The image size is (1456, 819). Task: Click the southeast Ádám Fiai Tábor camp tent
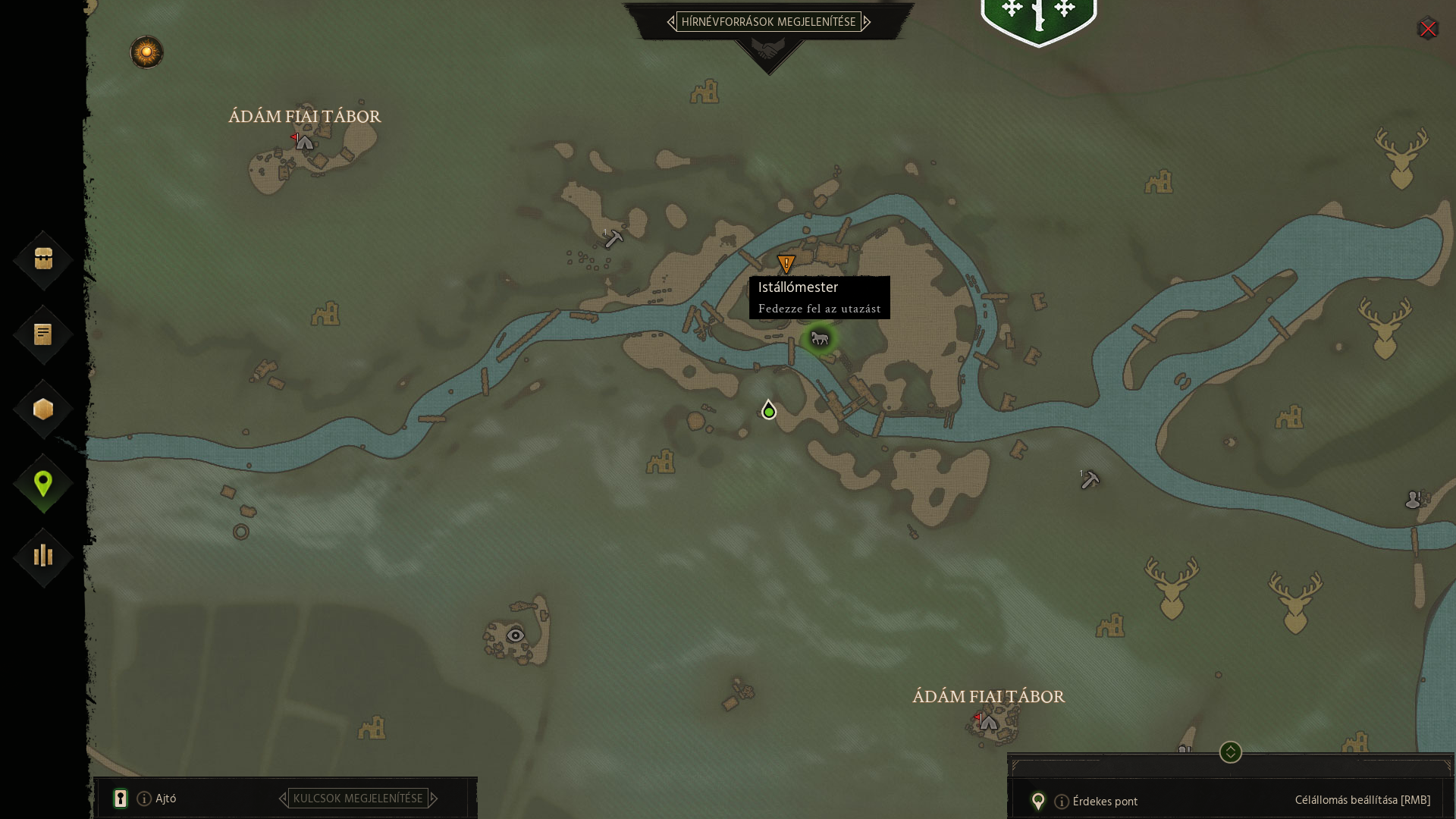coord(987,722)
